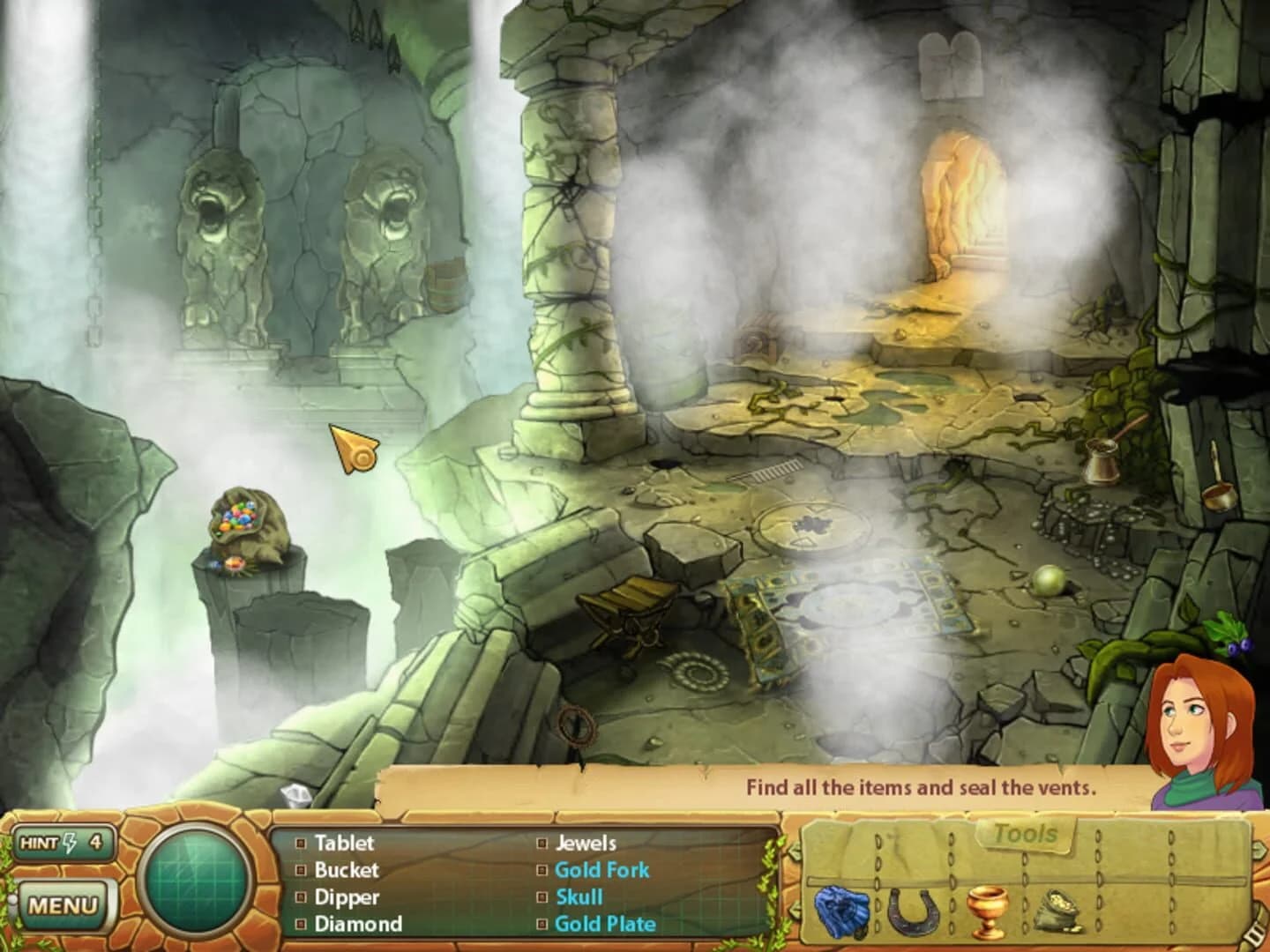Open the Tools panel tab
This screenshot has width=1270, height=952.
click(x=1025, y=835)
